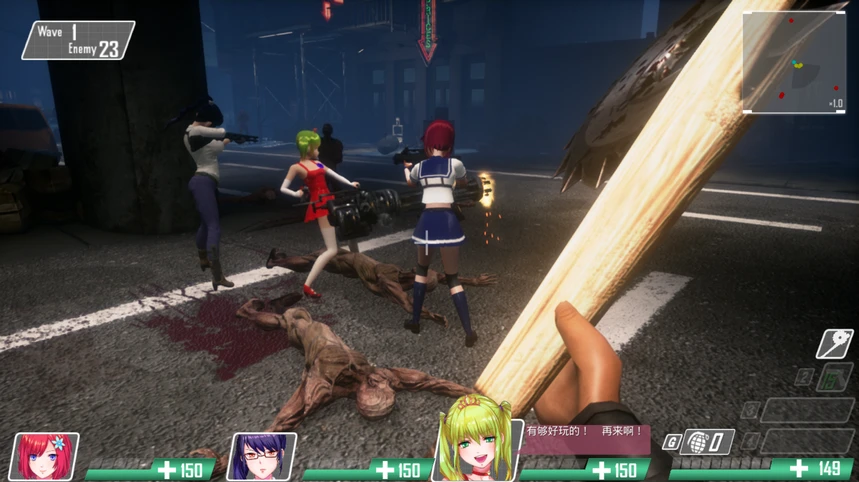Select the red-haired teammate portrait

(44, 456)
